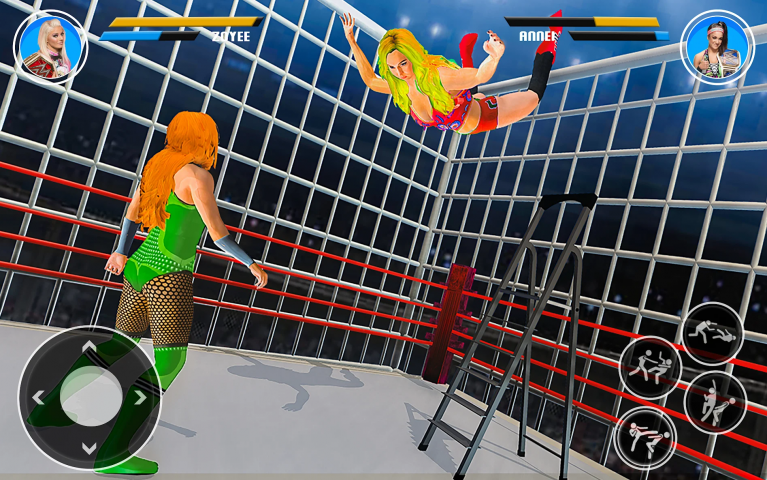Select Zoyee's player portrait
Screen dimensions: 767x480
(50, 47)
